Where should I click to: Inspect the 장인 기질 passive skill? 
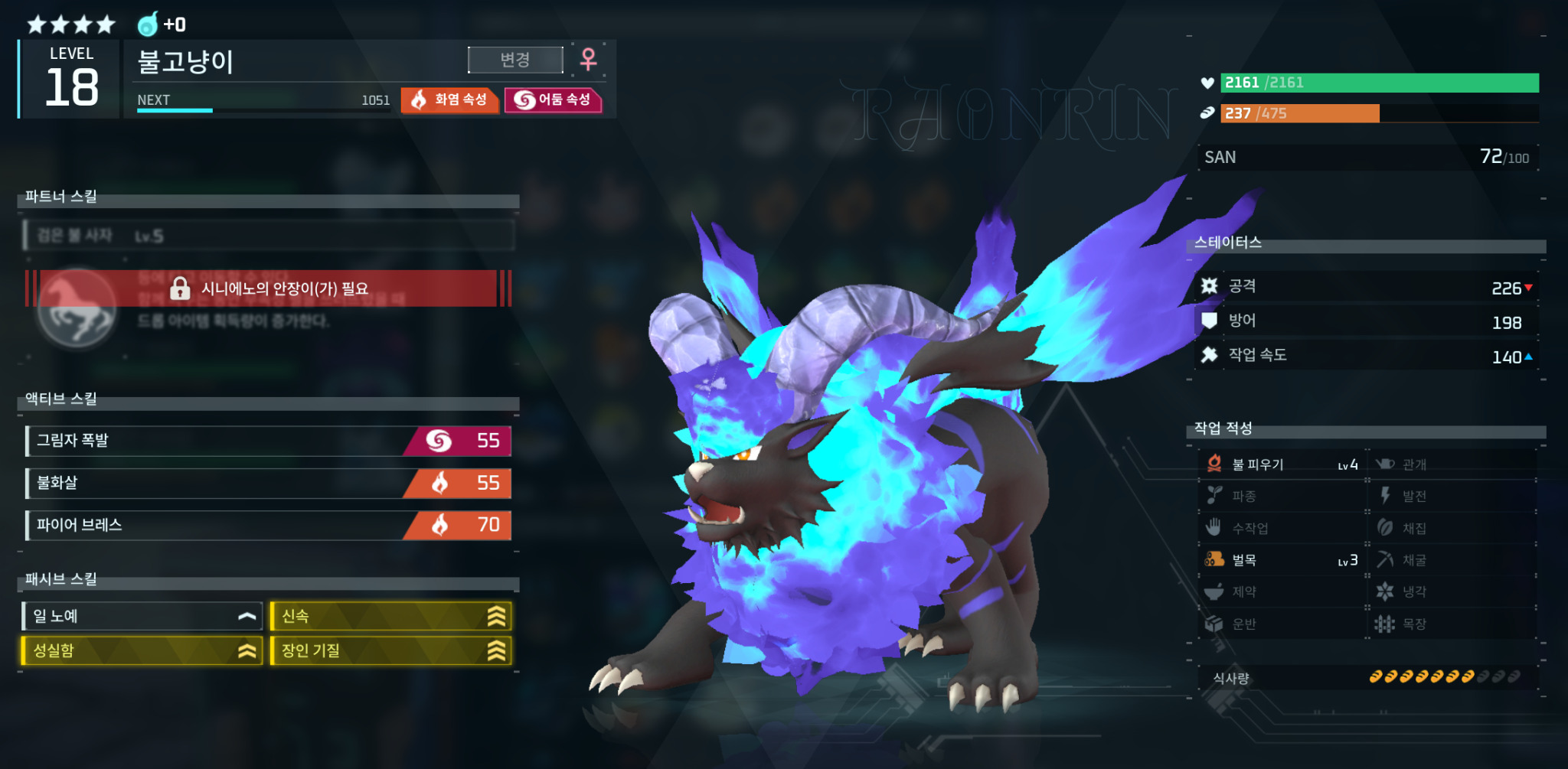coord(390,650)
